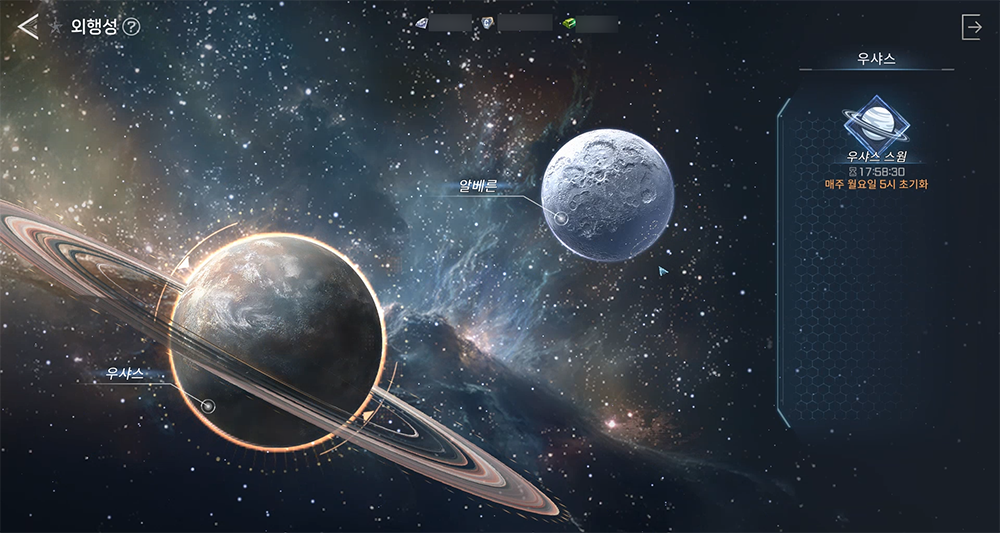Exit via the door arrow icon

click(x=971, y=27)
